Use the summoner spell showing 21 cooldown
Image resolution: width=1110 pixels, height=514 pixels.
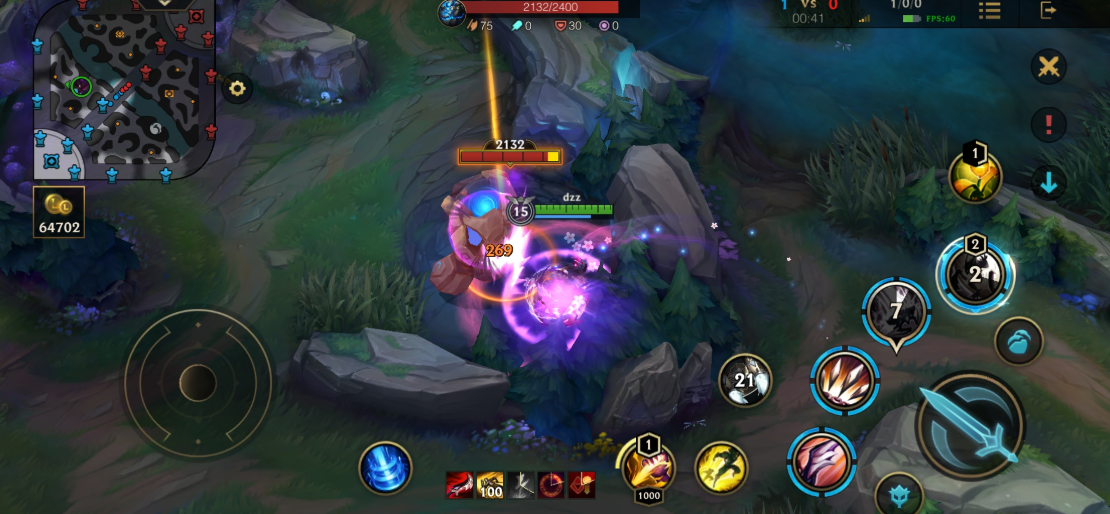[745, 380]
